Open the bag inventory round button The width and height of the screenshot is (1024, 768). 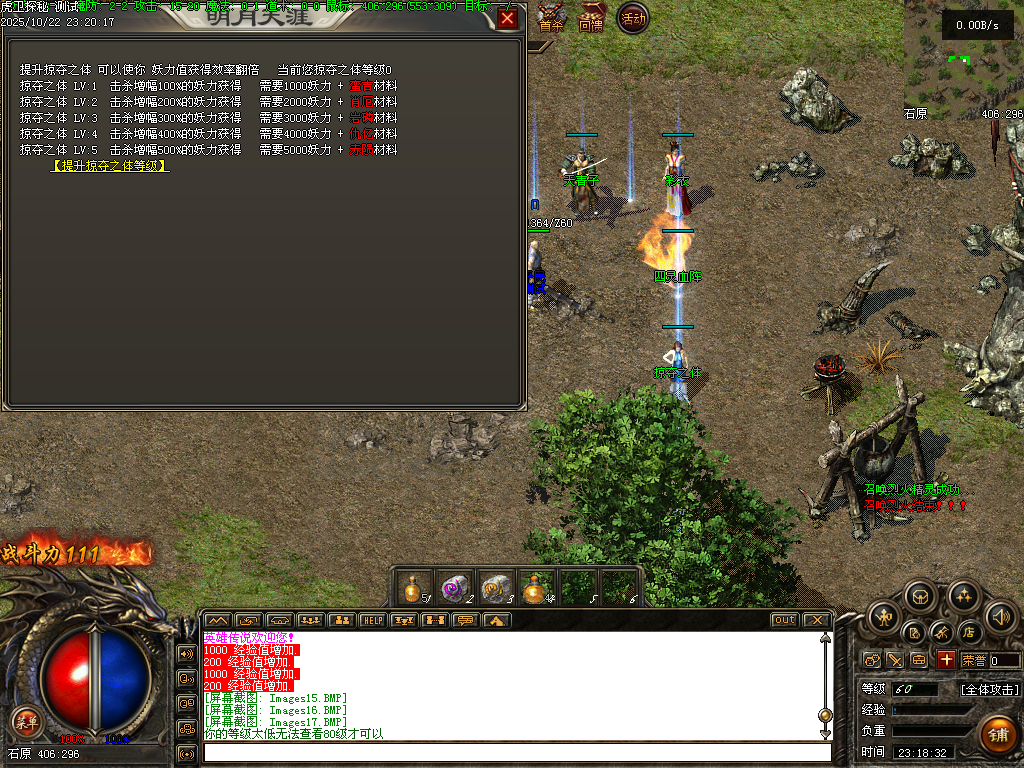pos(920,597)
